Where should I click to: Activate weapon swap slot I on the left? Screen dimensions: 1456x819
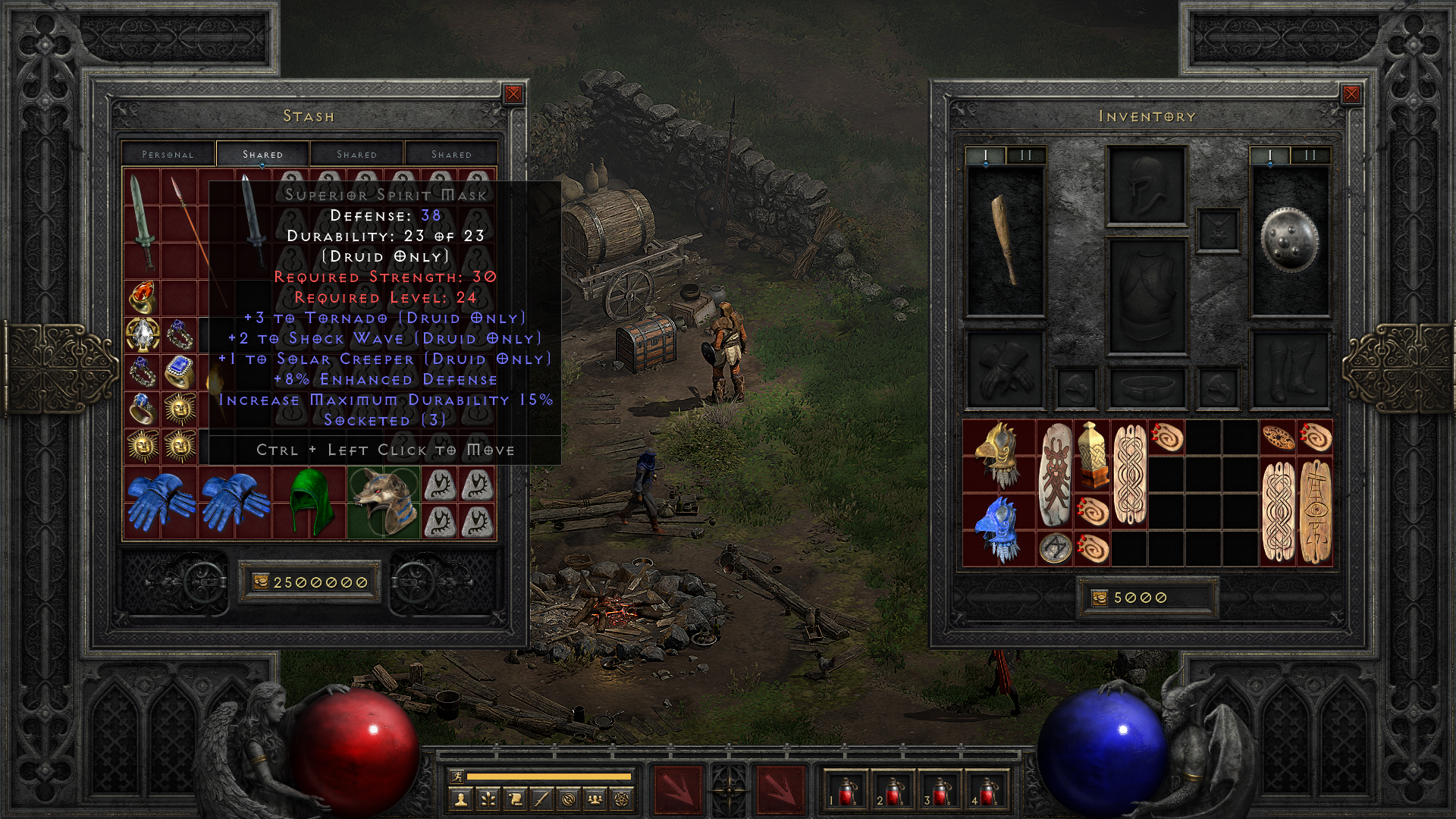(x=984, y=152)
